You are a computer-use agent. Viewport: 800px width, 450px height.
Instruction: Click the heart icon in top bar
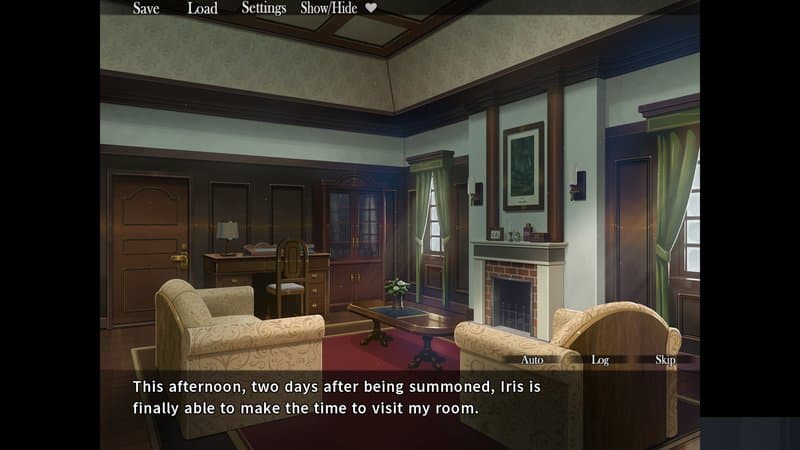pos(371,8)
